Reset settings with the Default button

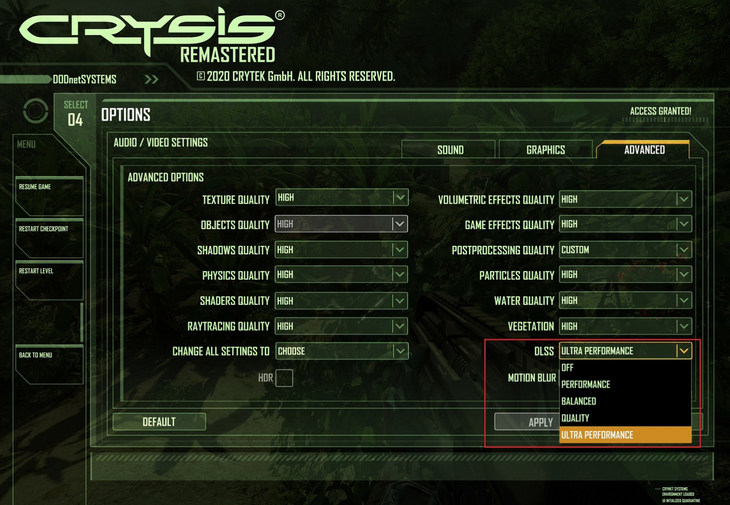click(159, 422)
